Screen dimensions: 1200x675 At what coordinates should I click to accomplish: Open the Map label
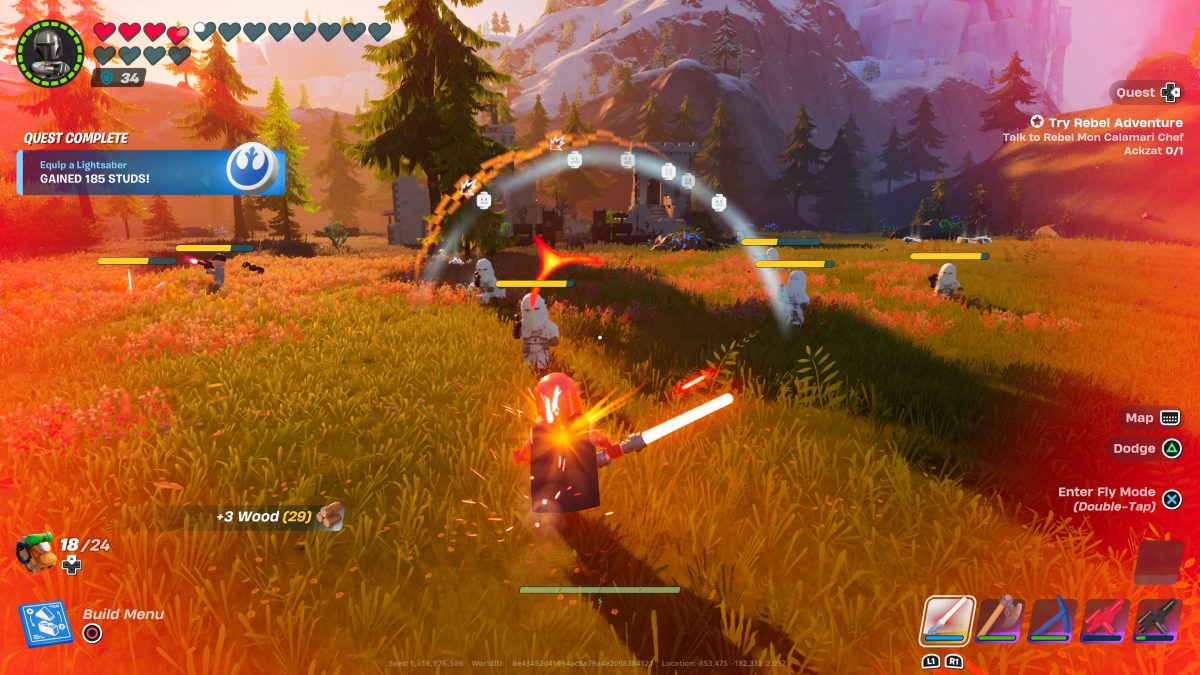point(1139,418)
